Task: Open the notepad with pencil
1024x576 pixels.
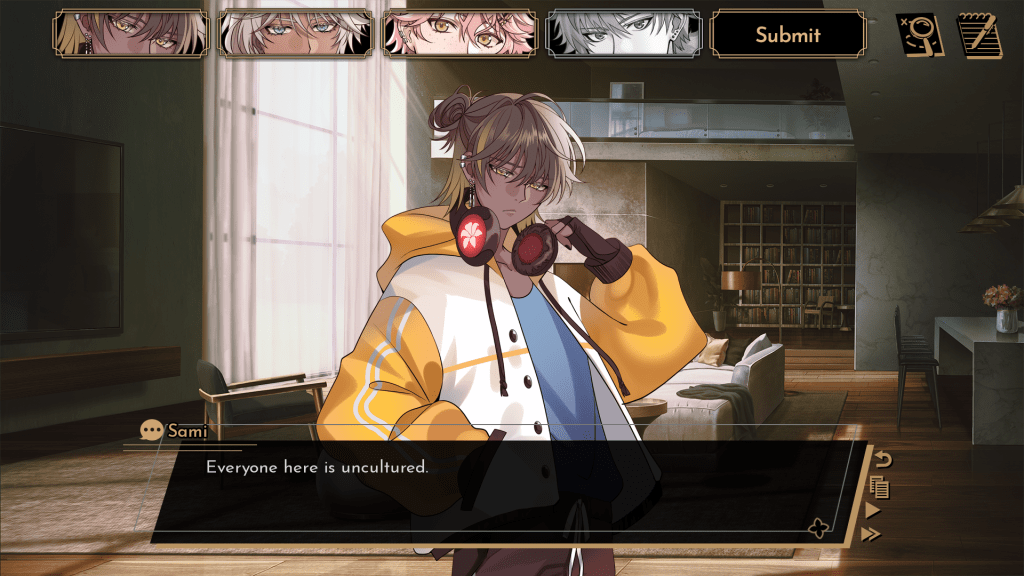Action: click(980, 35)
